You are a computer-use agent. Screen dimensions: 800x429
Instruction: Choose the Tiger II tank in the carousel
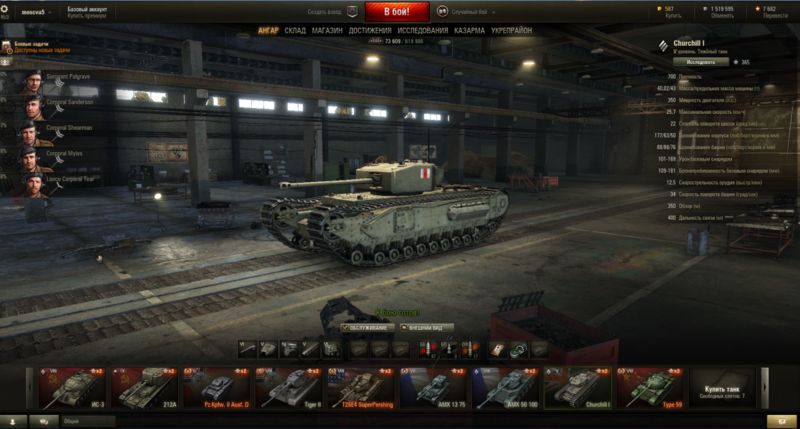click(289, 387)
